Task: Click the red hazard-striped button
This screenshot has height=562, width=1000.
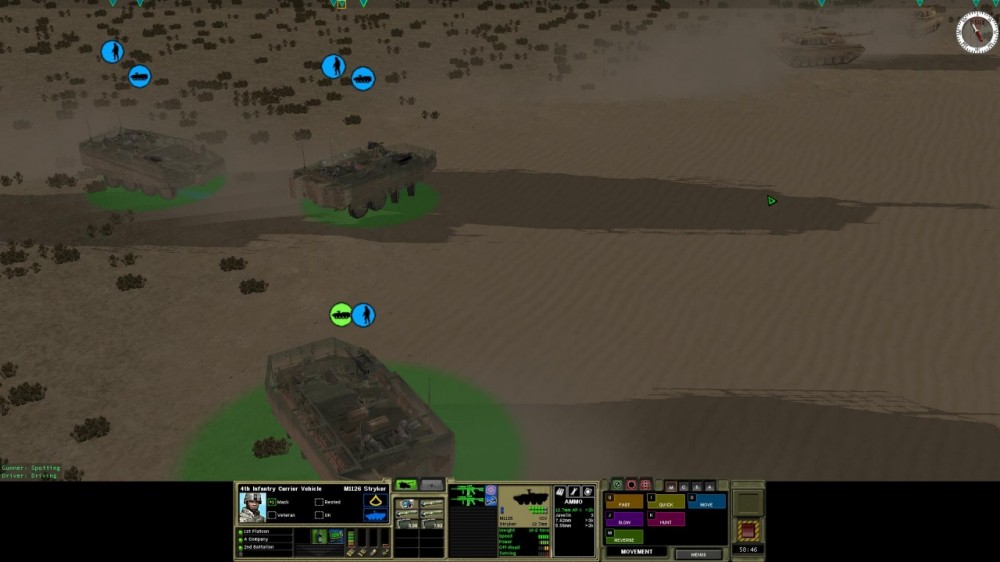Action: click(x=748, y=529)
